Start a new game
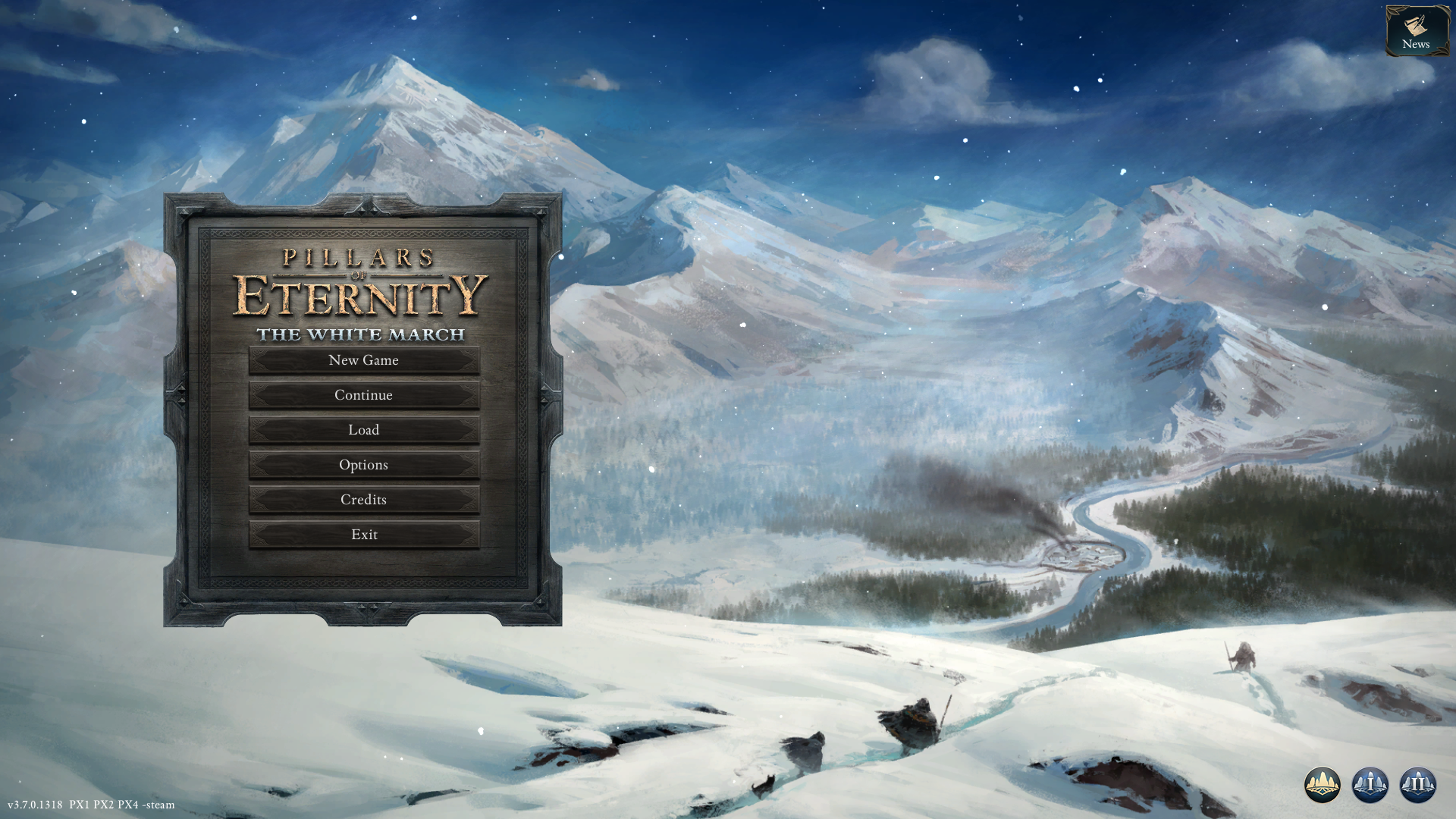 click(364, 360)
